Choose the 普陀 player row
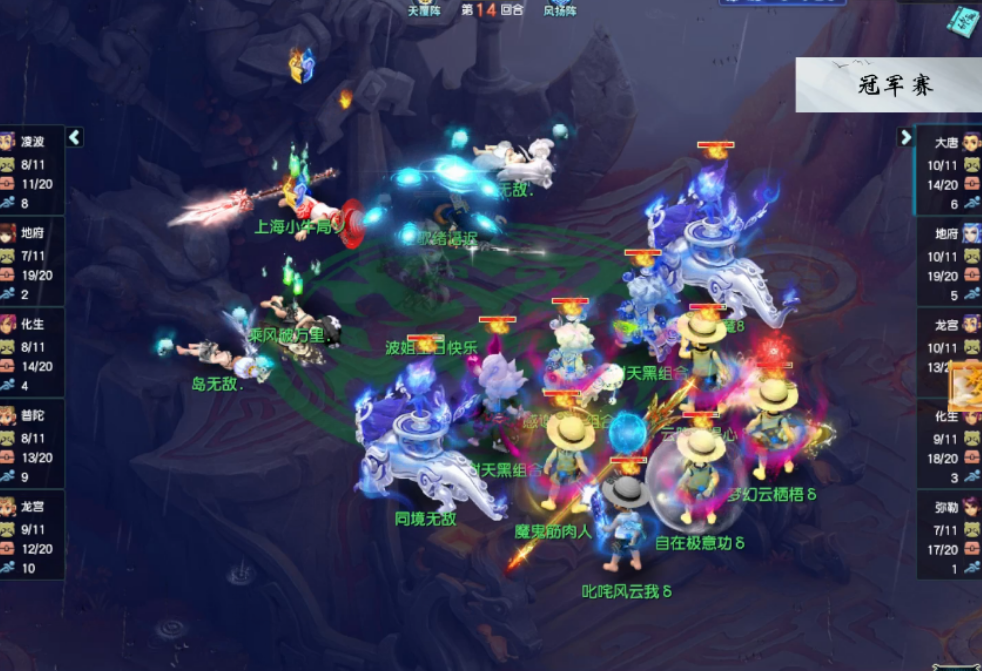 coord(32,443)
